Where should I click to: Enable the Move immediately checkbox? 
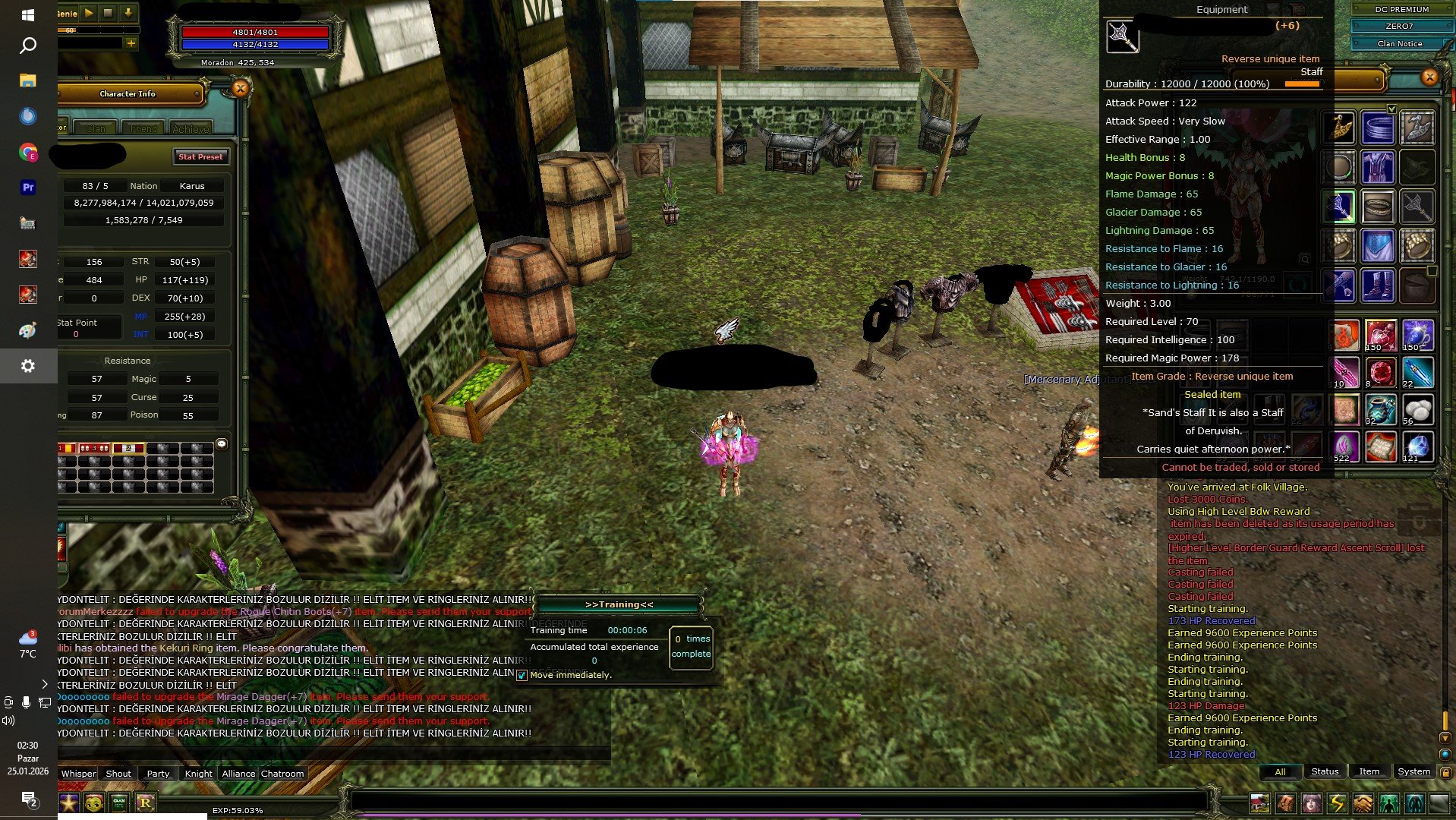point(522,675)
